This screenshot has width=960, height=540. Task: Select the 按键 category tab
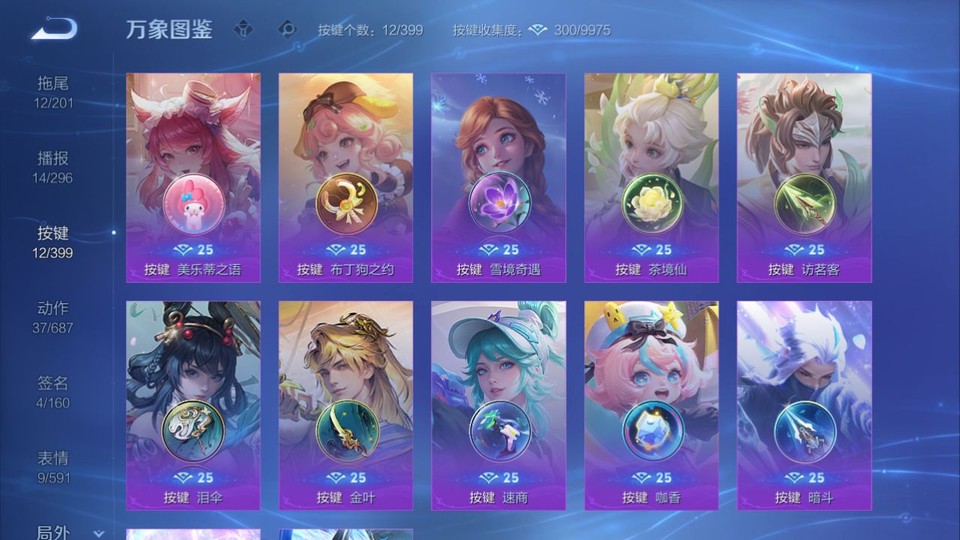pos(53,241)
